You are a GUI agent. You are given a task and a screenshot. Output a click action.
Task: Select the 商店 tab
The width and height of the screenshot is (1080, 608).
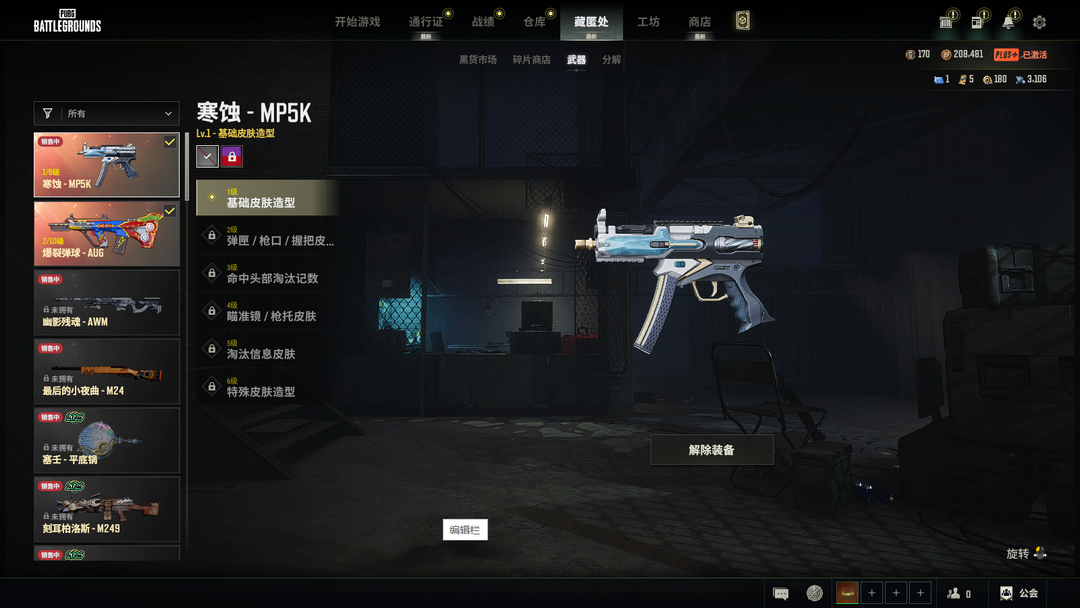[700, 21]
